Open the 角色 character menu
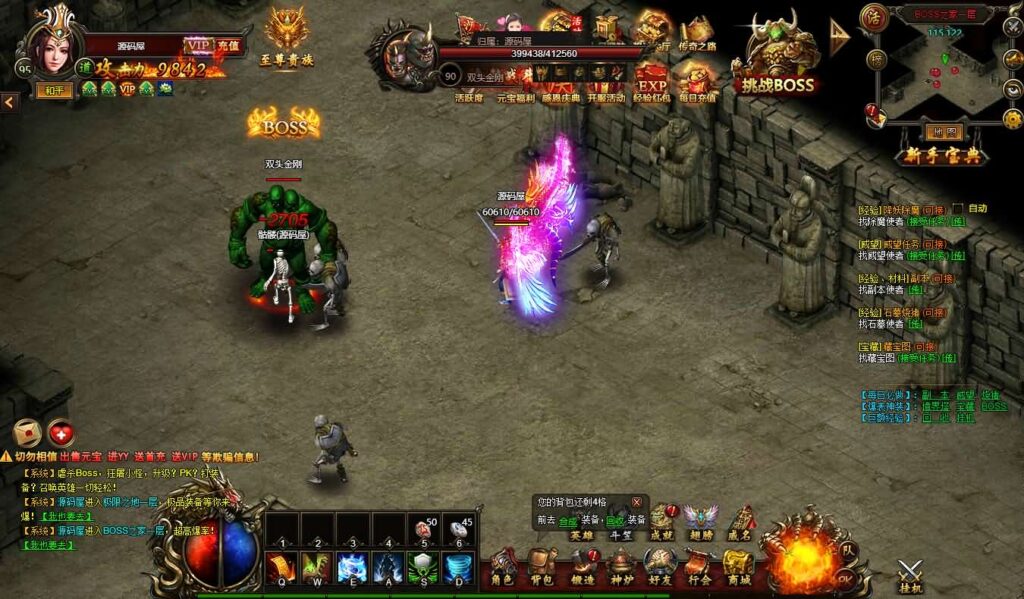 pos(502,566)
